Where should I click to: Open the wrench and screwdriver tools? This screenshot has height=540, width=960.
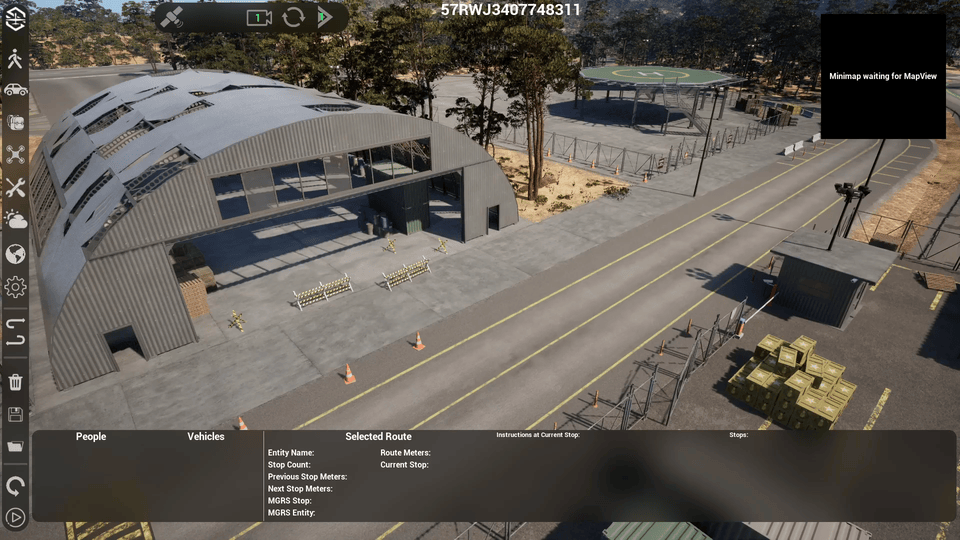coord(15,187)
